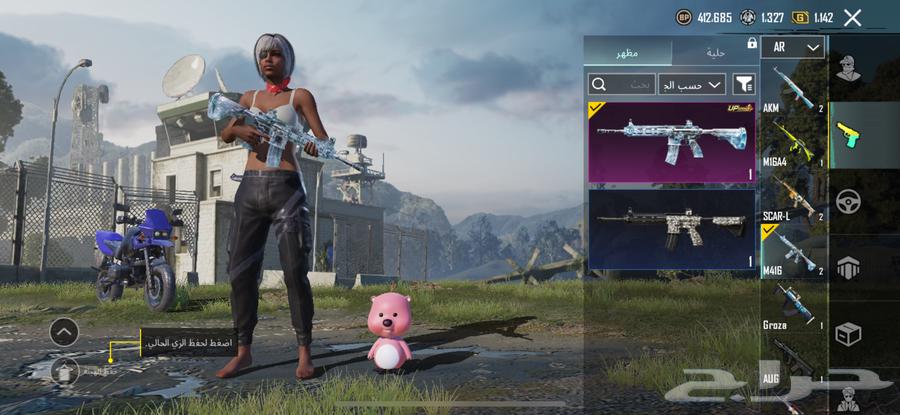The image size is (900, 415).
Task: Close the inventory screen with the X
Action: (852, 17)
